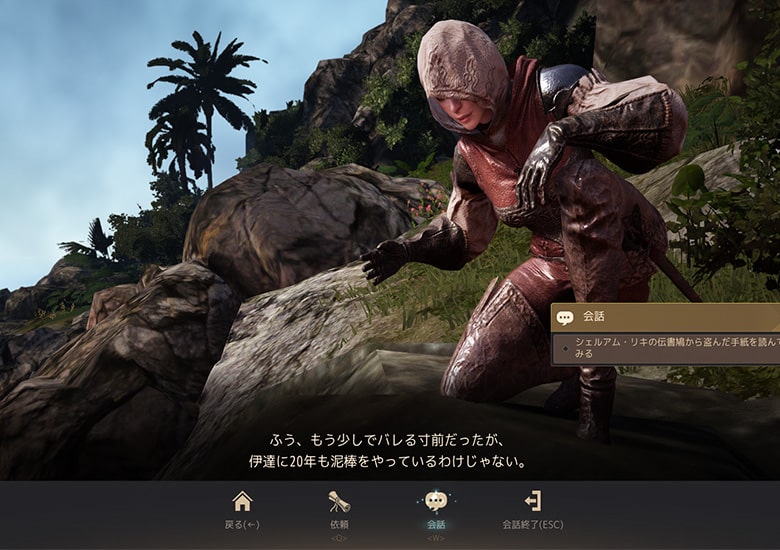Select the 会話 talk button in bottom bar
The image size is (780, 550).
pos(435,508)
